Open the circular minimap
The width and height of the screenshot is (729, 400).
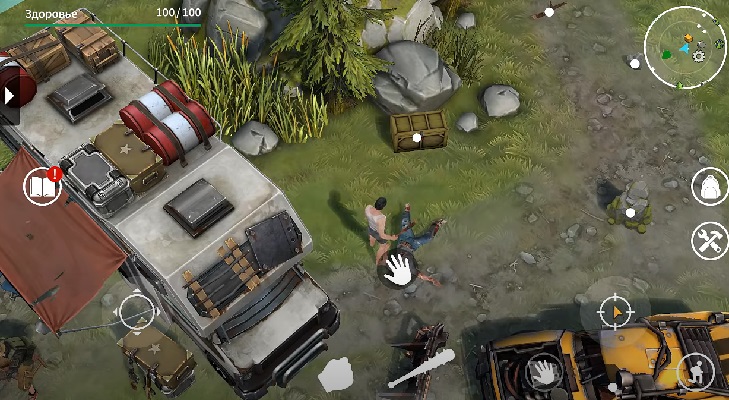tap(685, 47)
